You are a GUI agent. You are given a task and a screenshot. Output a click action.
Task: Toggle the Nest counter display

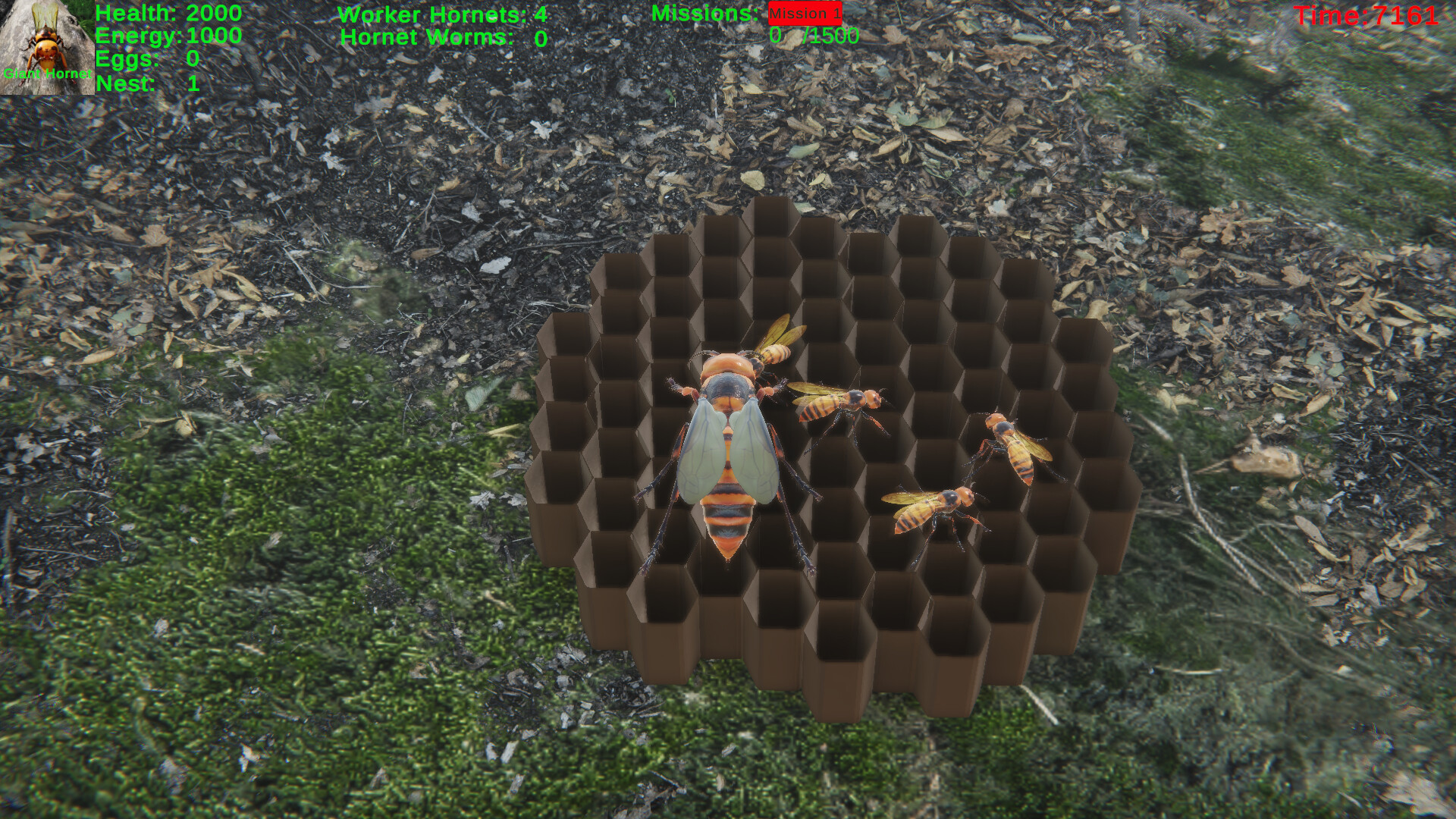144,83
